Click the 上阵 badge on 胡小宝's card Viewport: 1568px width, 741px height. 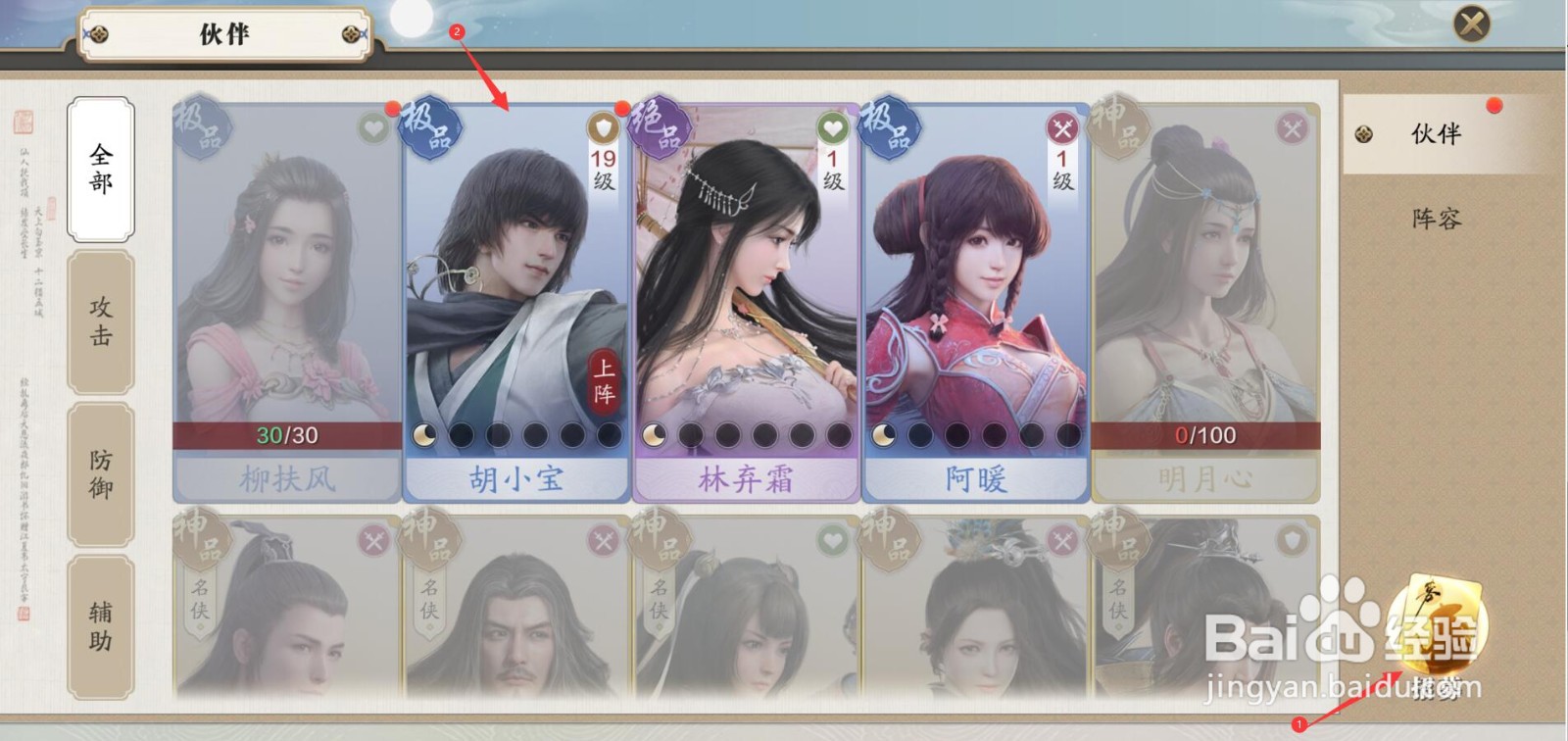[x=606, y=381]
